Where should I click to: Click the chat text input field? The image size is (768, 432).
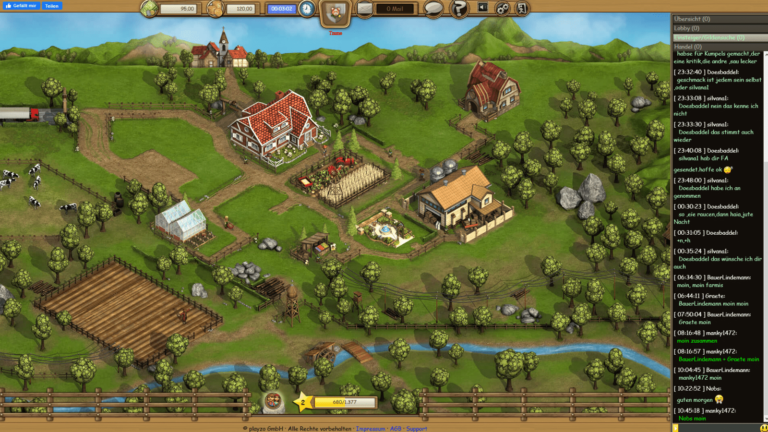pyautogui.click(x=720, y=425)
